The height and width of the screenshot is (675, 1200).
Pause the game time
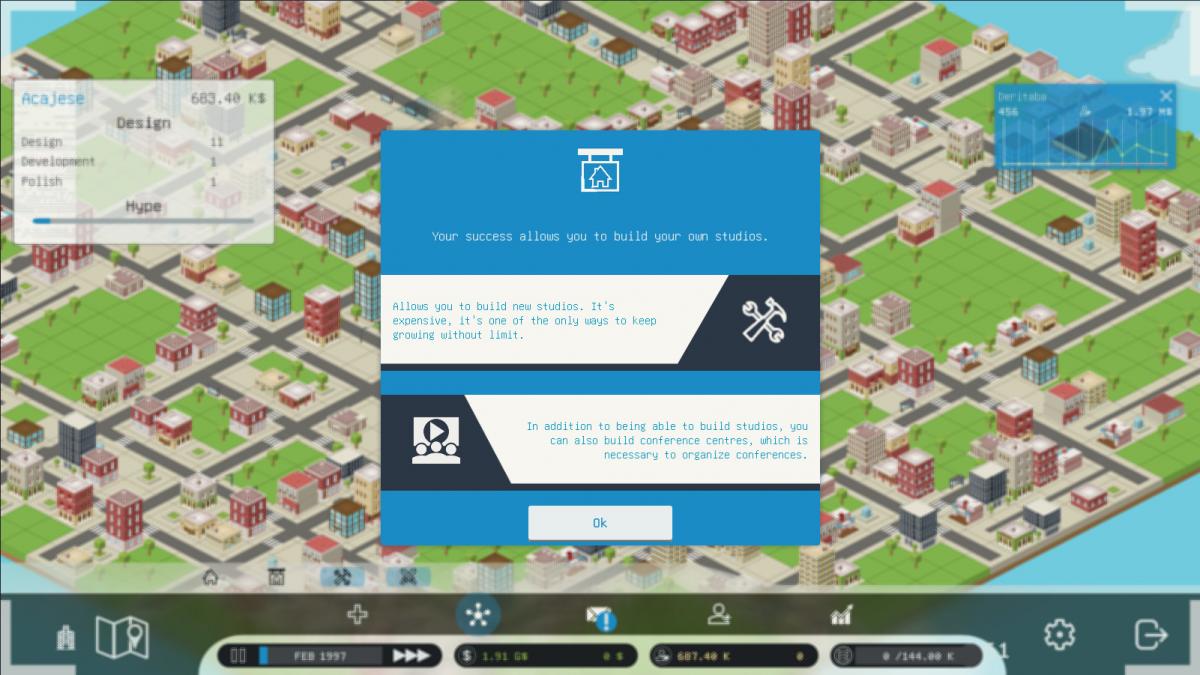coord(238,656)
